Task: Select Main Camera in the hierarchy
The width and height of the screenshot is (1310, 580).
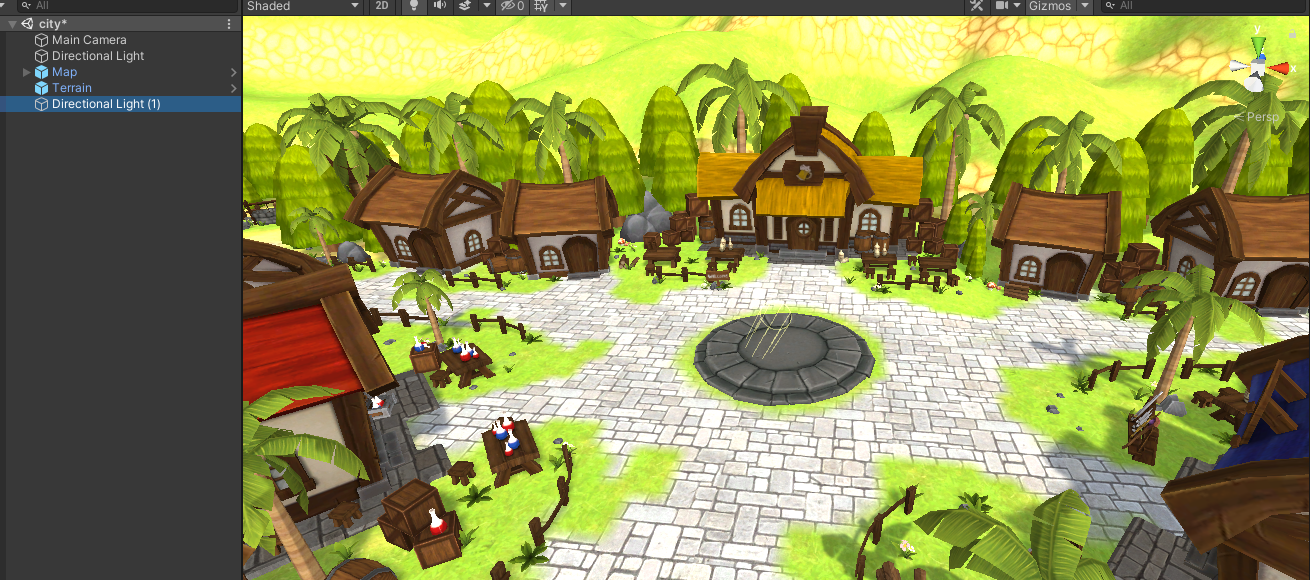Action: (x=89, y=40)
